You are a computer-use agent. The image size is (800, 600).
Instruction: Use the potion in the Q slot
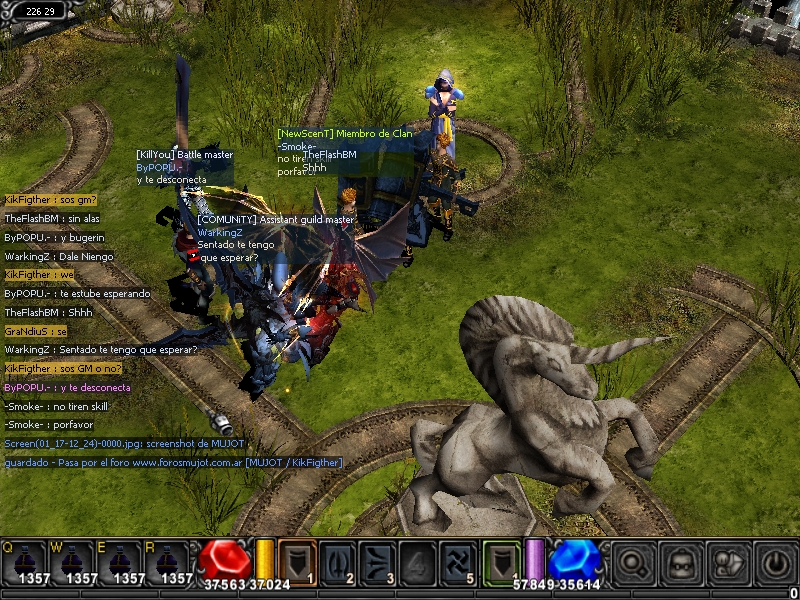tap(24, 562)
